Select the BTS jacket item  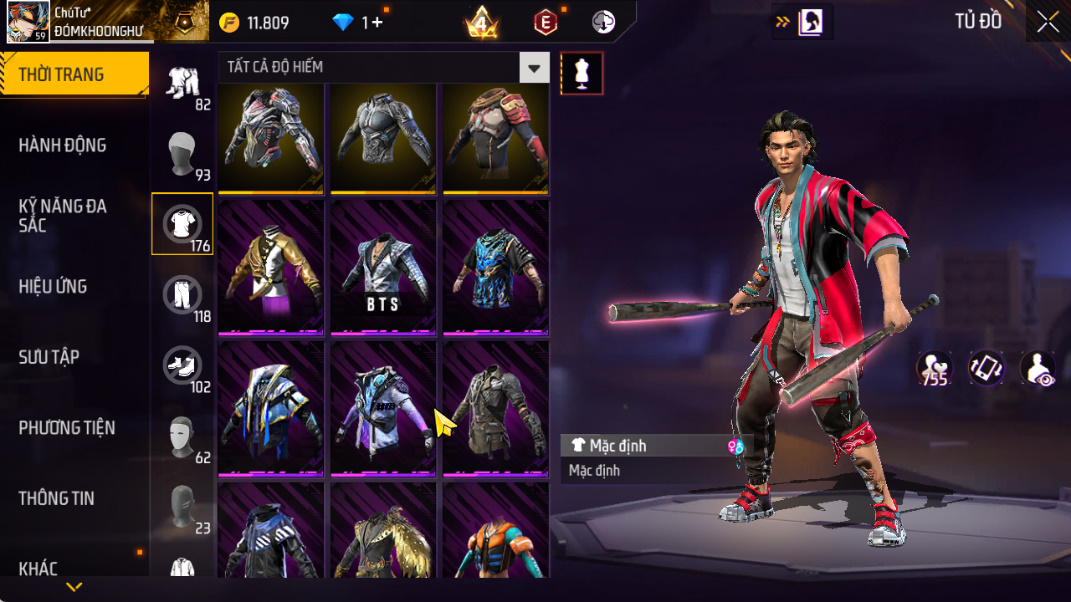point(384,268)
